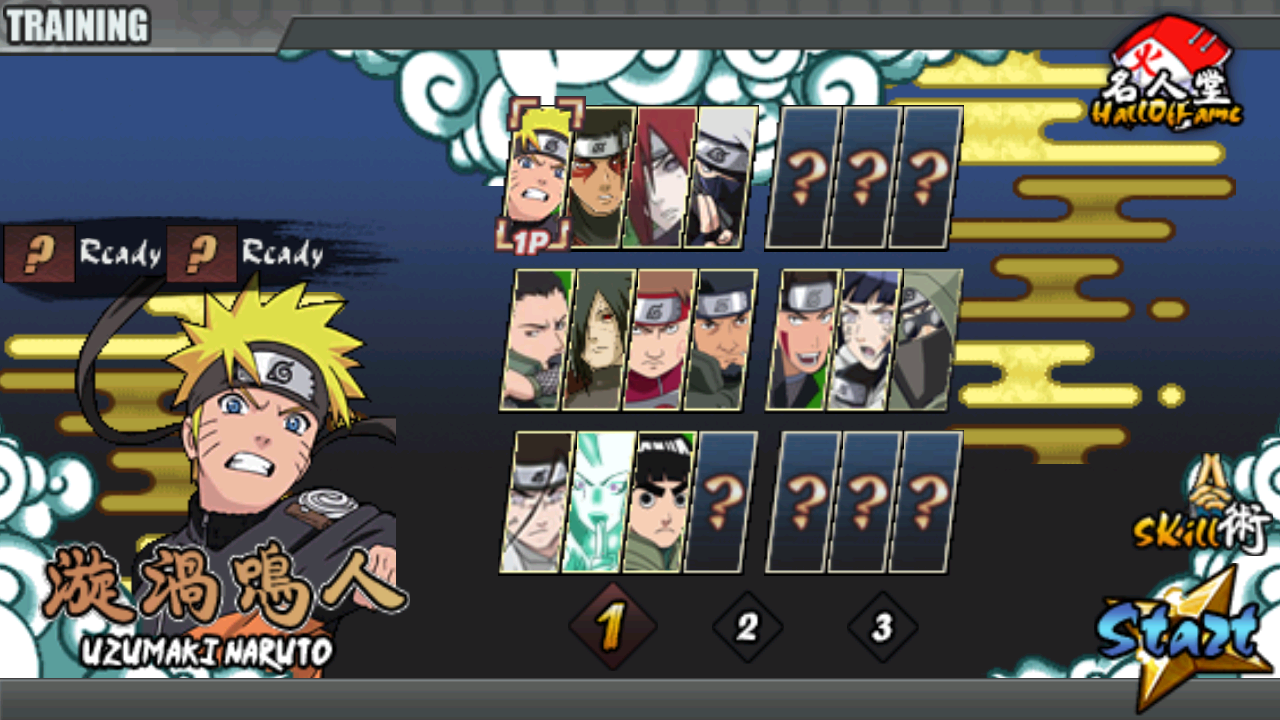Open the Skill menu
Screen dimensions: 1280x720
pyautogui.click(x=1201, y=516)
